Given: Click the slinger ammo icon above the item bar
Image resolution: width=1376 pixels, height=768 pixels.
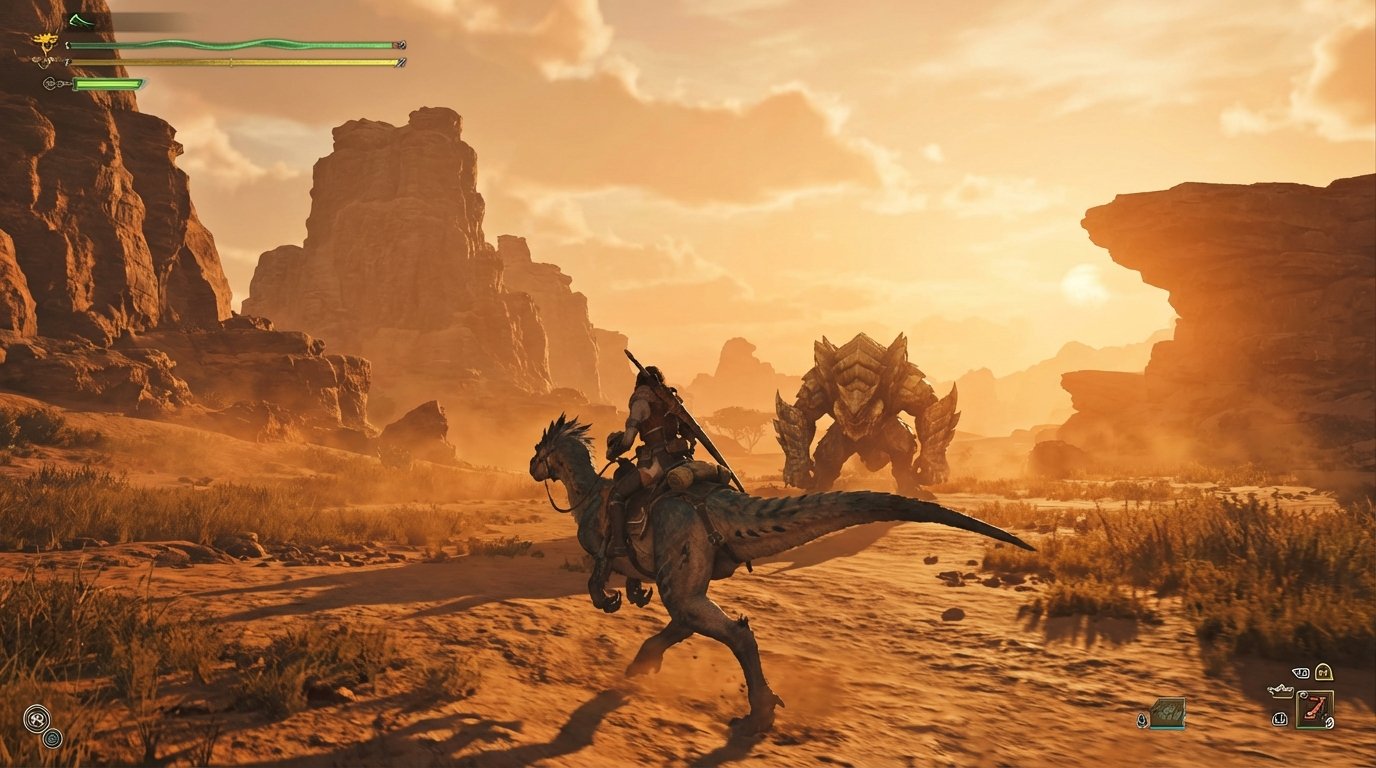Looking at the screenshot, I should click(1299, 672).
